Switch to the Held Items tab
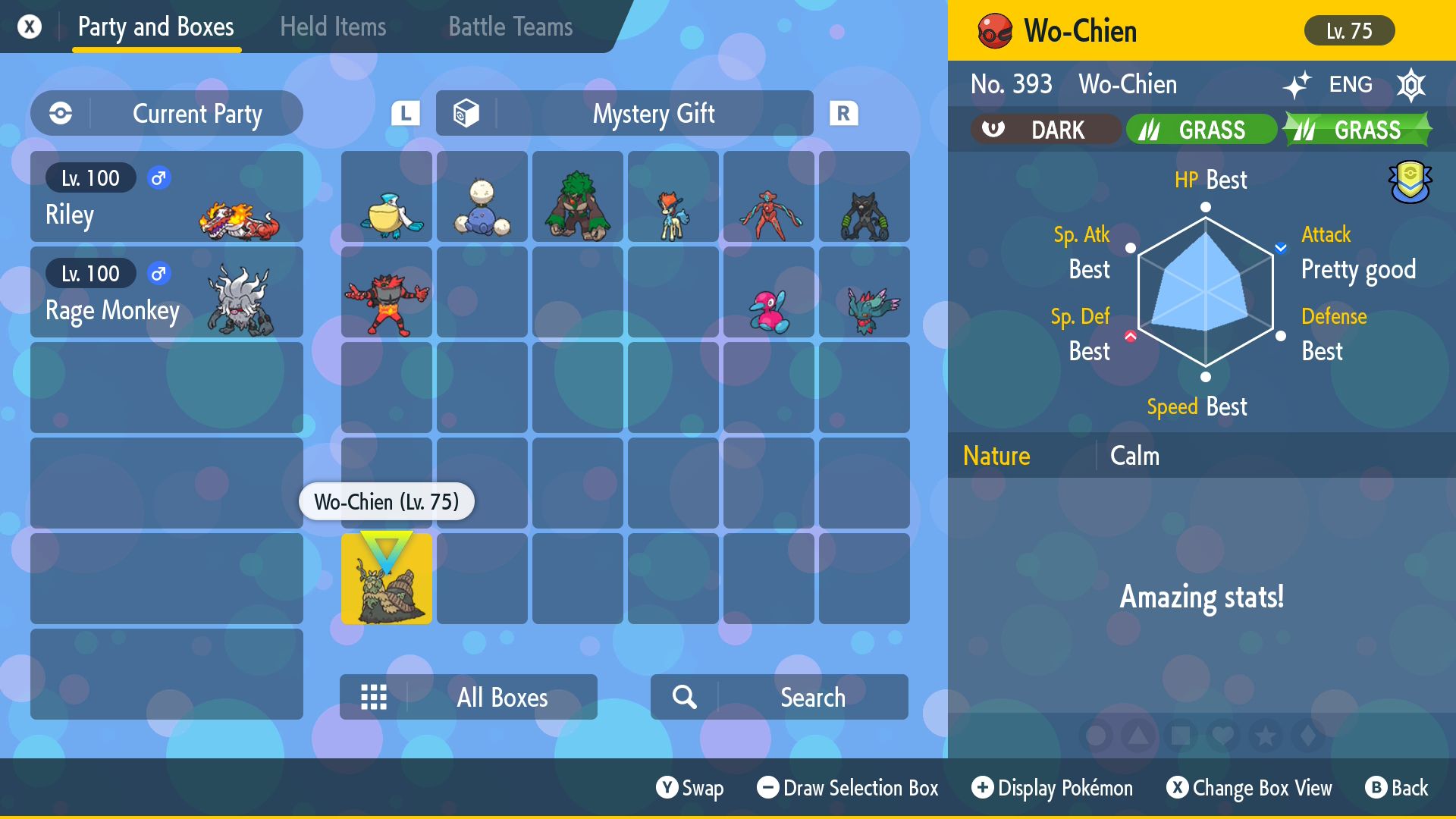The height and width of the screenshot is (819, 1456). pos(333,27)
